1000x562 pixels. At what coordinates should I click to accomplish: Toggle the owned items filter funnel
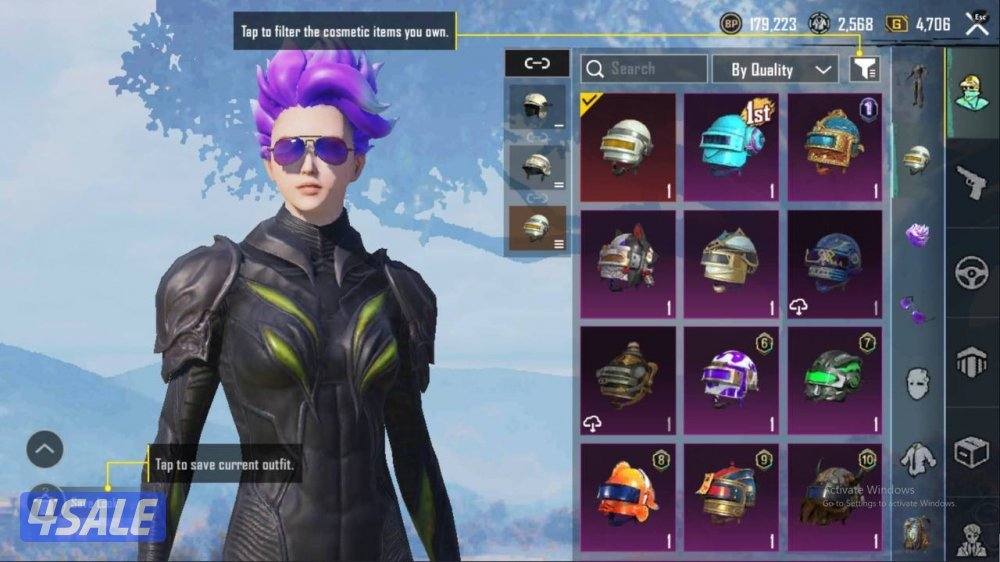864,69
